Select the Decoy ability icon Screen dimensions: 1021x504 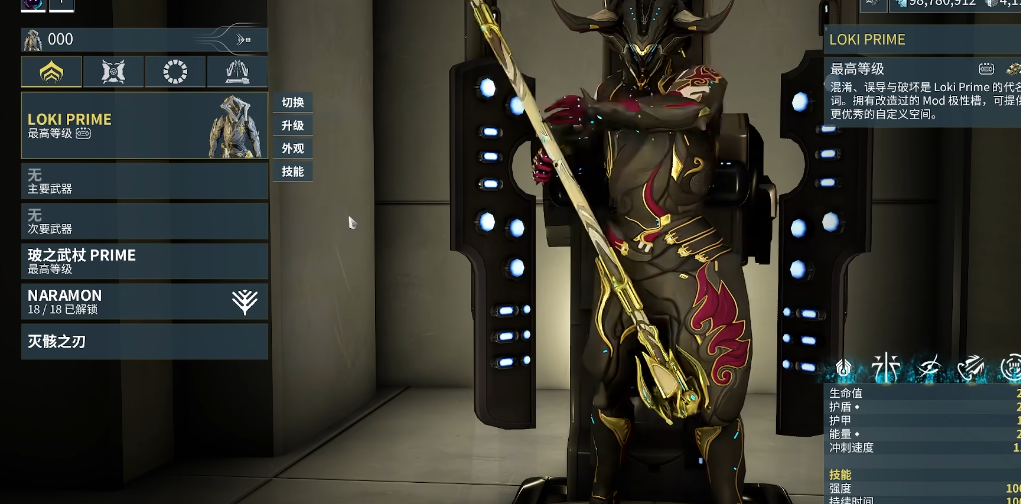coord(886,369)
